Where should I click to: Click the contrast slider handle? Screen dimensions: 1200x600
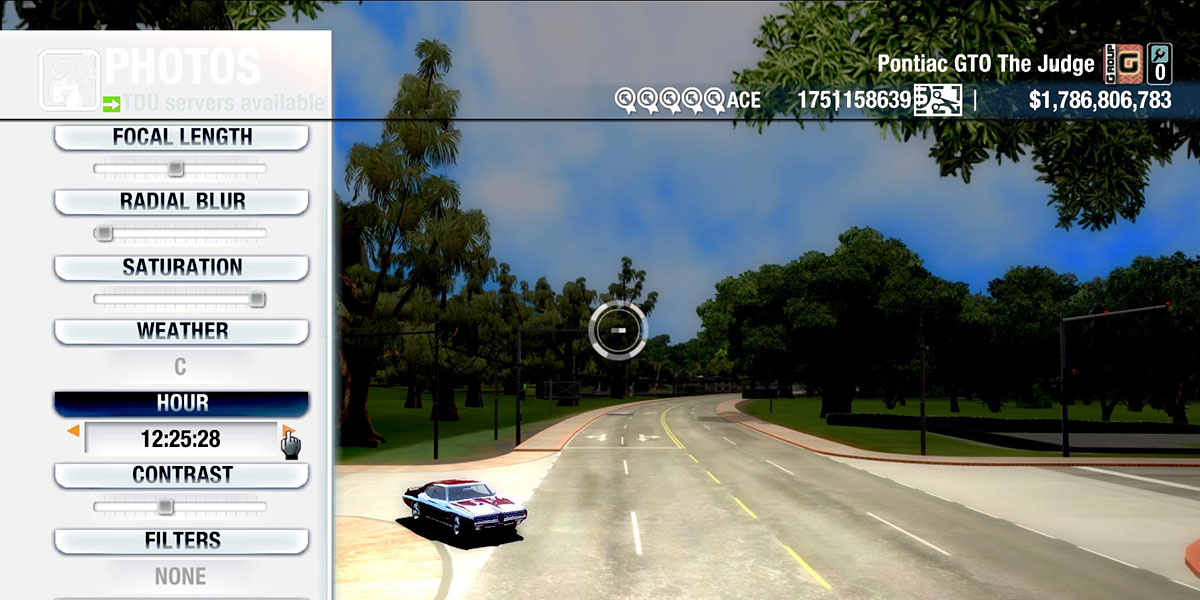click(x=166, y=507)
